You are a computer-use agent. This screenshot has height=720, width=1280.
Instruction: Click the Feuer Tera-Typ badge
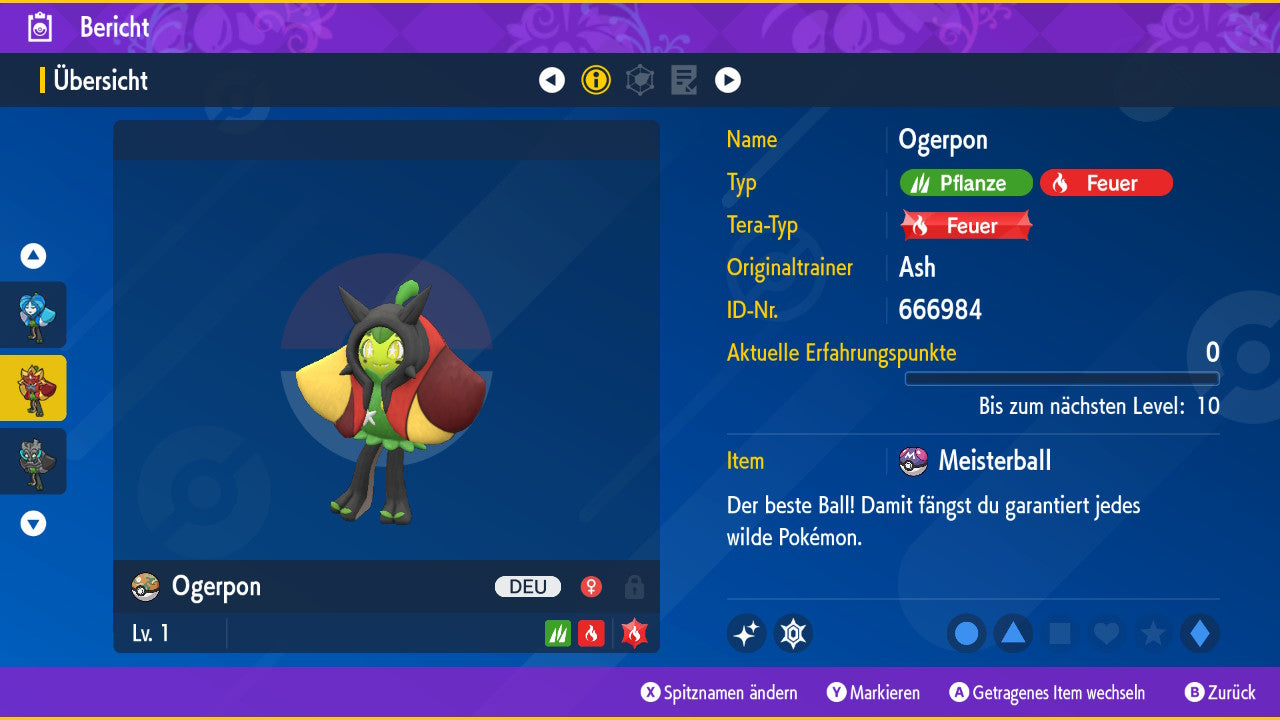pyautogui.click(x=963, y=225)
